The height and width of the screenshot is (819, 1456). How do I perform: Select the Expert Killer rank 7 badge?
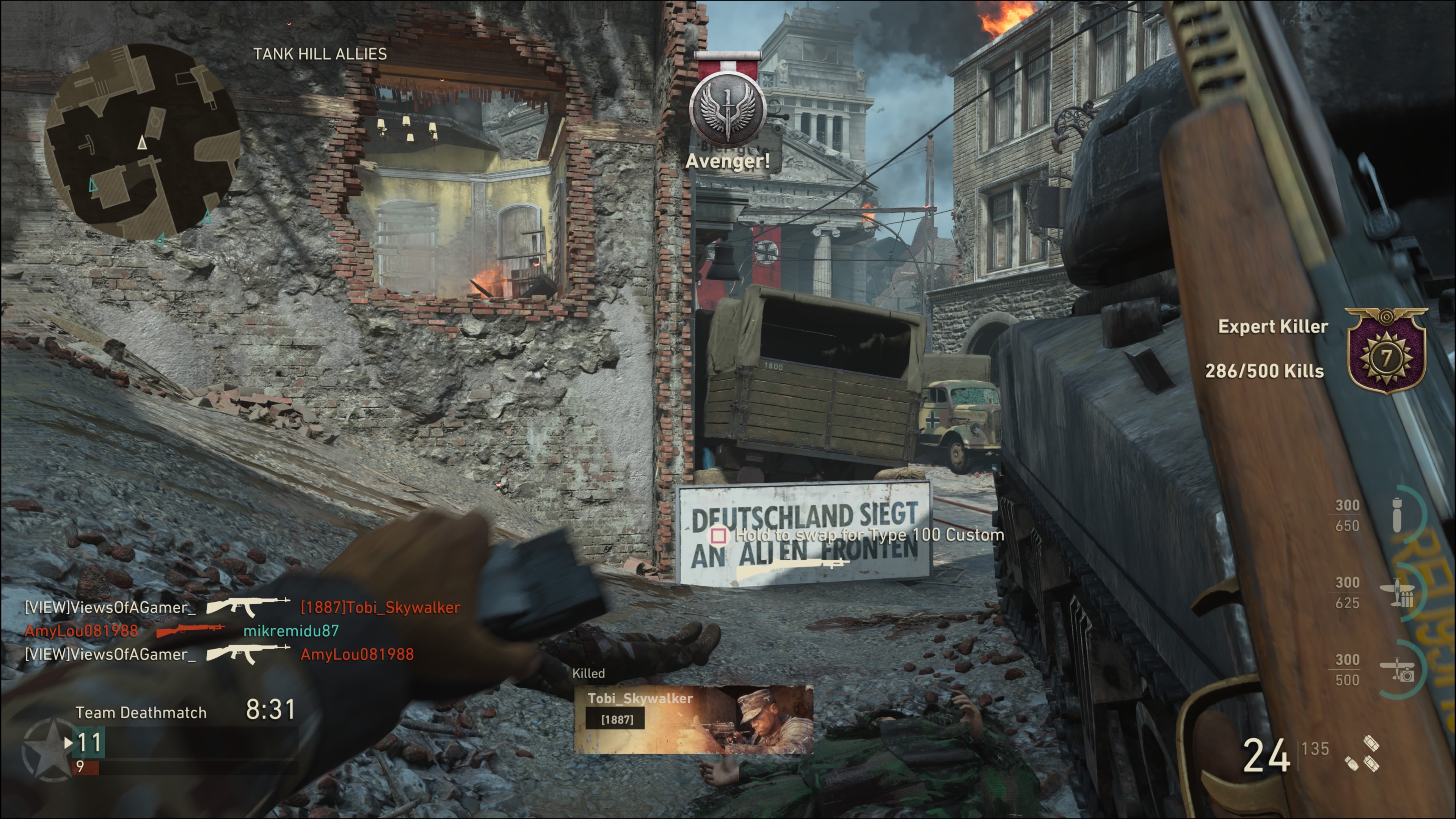pos(1386,351)
